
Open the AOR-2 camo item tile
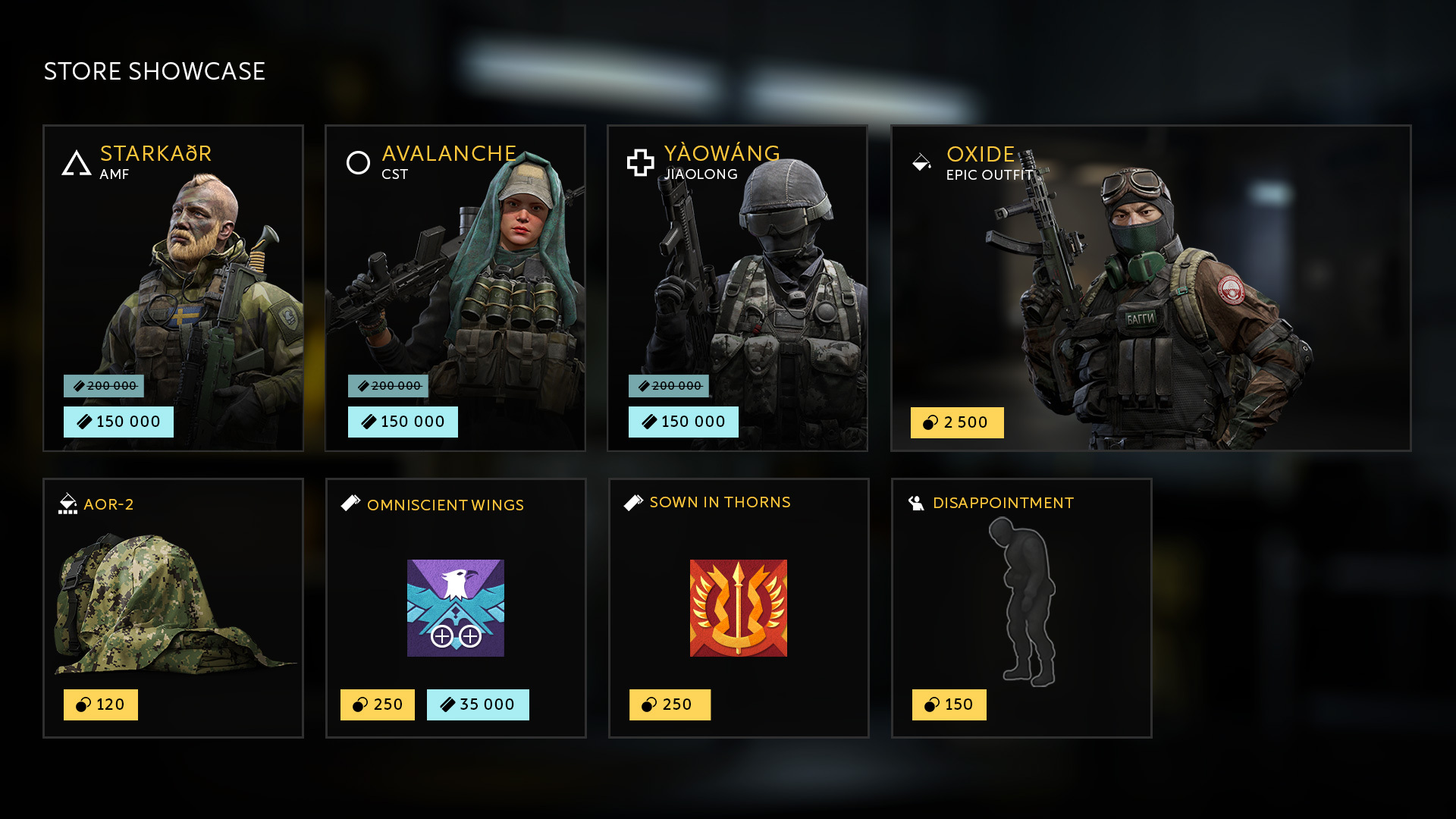[x=173, y=599]
